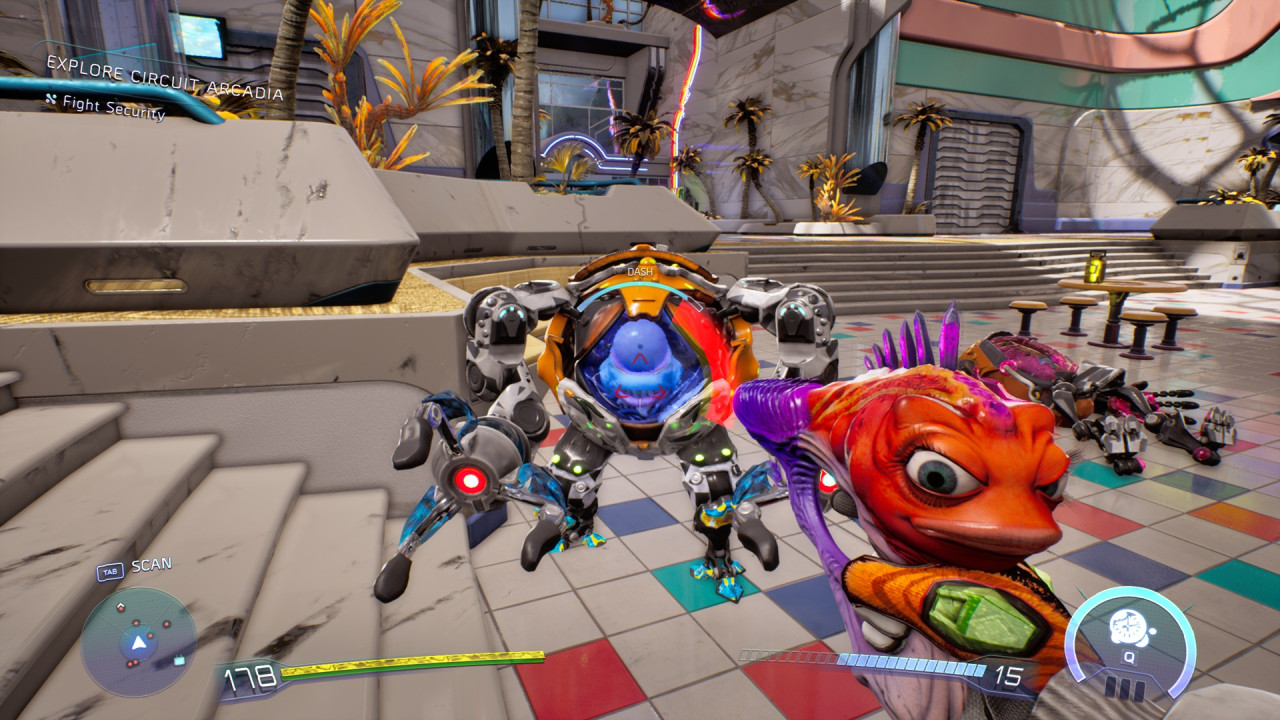The height and width of the screenshot is (720, 1280).
Task: Click the Scan label above the radar
Action: 151,565
